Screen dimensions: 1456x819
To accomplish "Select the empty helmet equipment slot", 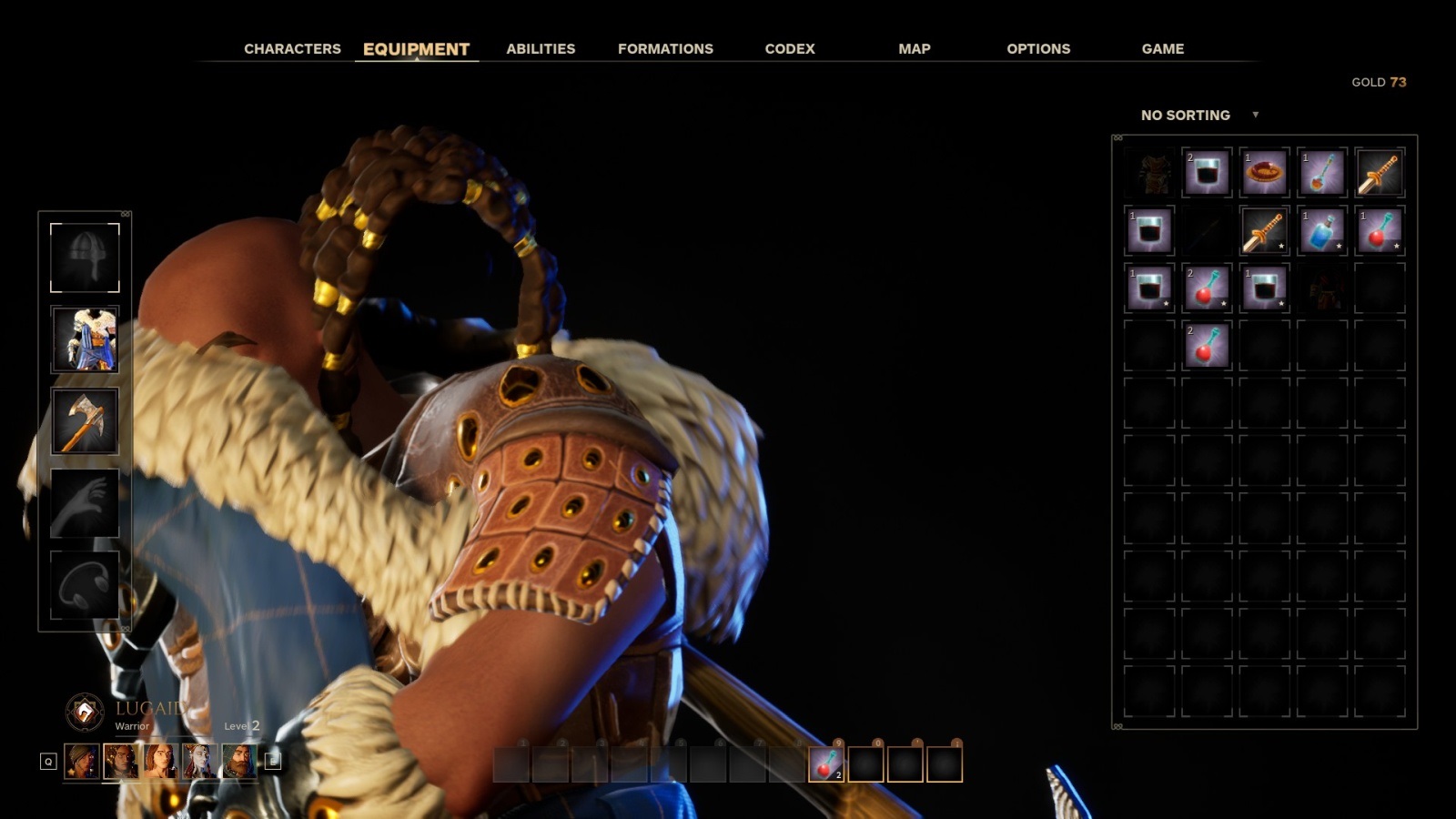I will click(x=85, y=258).
